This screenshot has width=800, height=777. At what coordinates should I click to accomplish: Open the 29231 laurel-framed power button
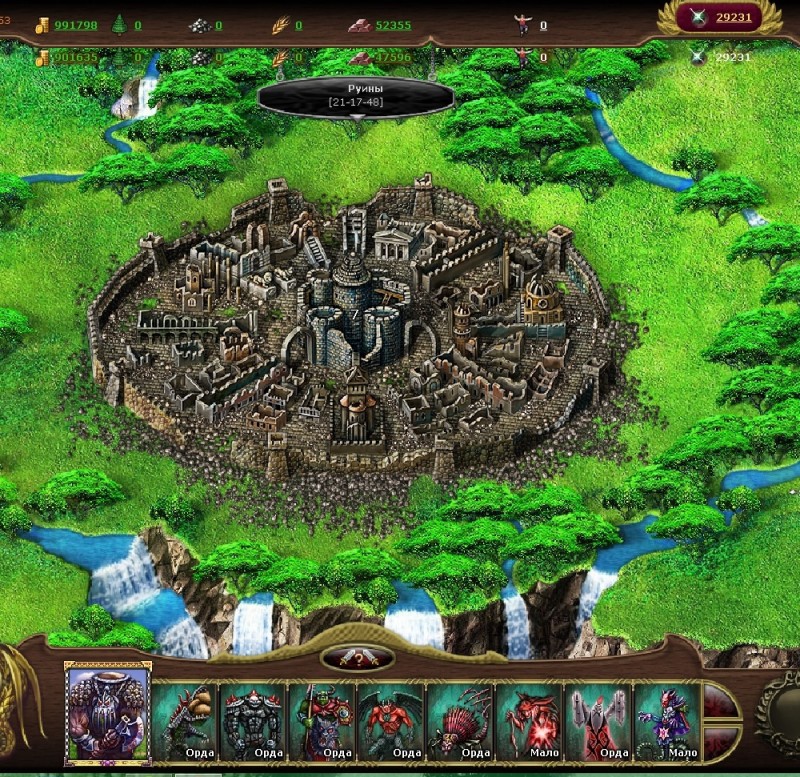coord(720,16)
